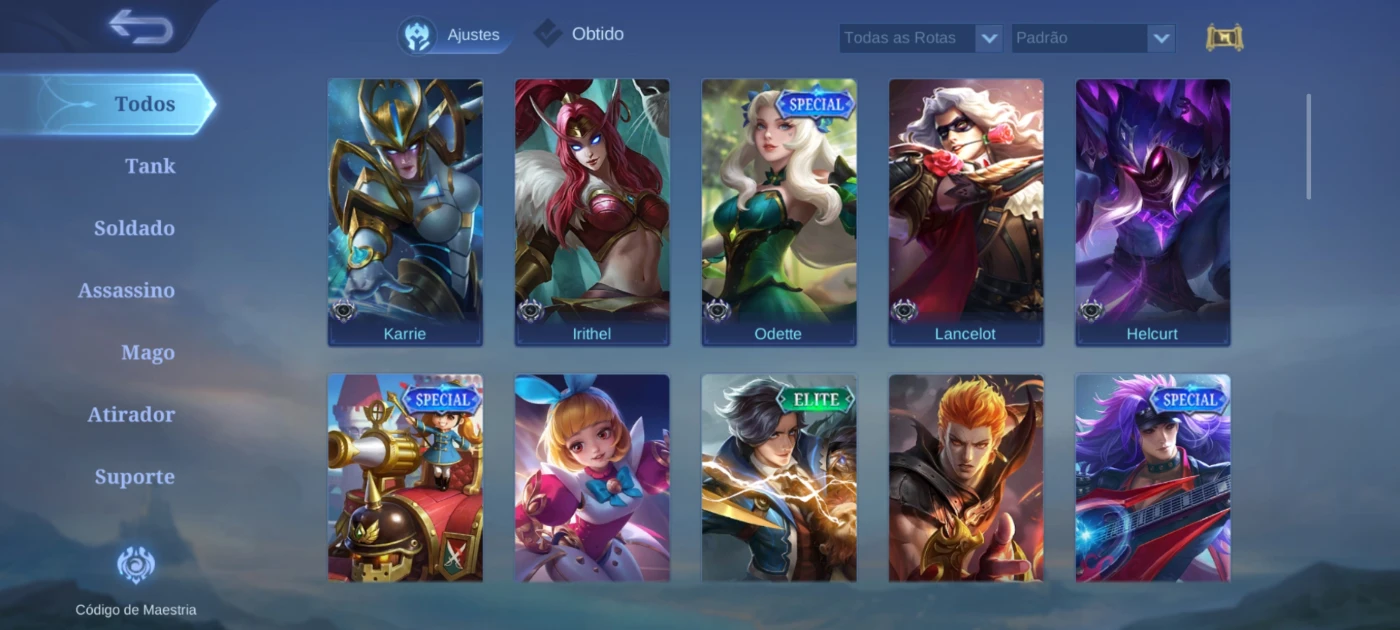View the Helcurt hero card
Viewport: 1400px width, 630px height.
coord(1153,212)
